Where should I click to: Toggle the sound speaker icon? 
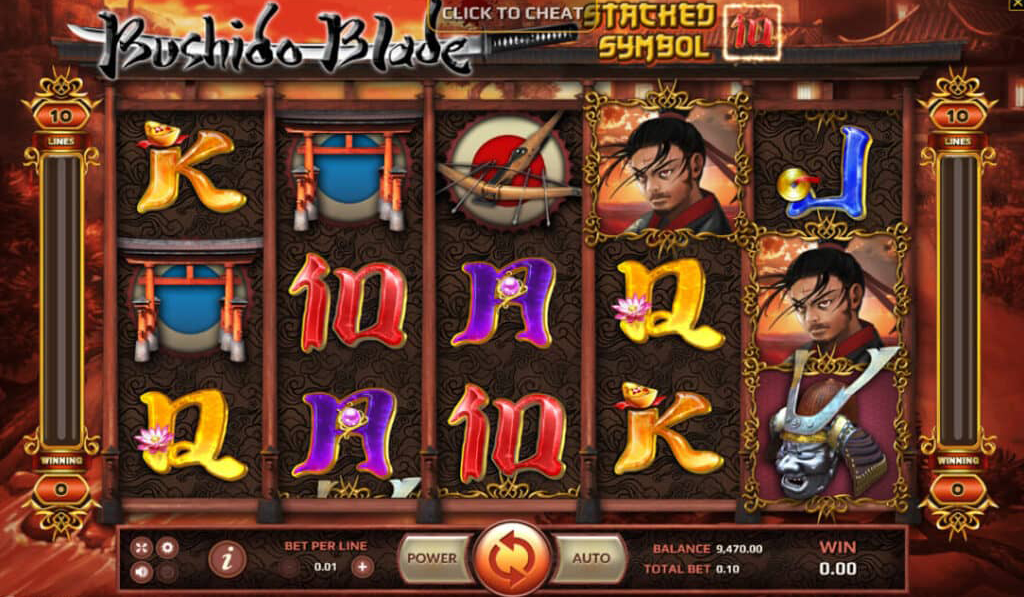141,572
